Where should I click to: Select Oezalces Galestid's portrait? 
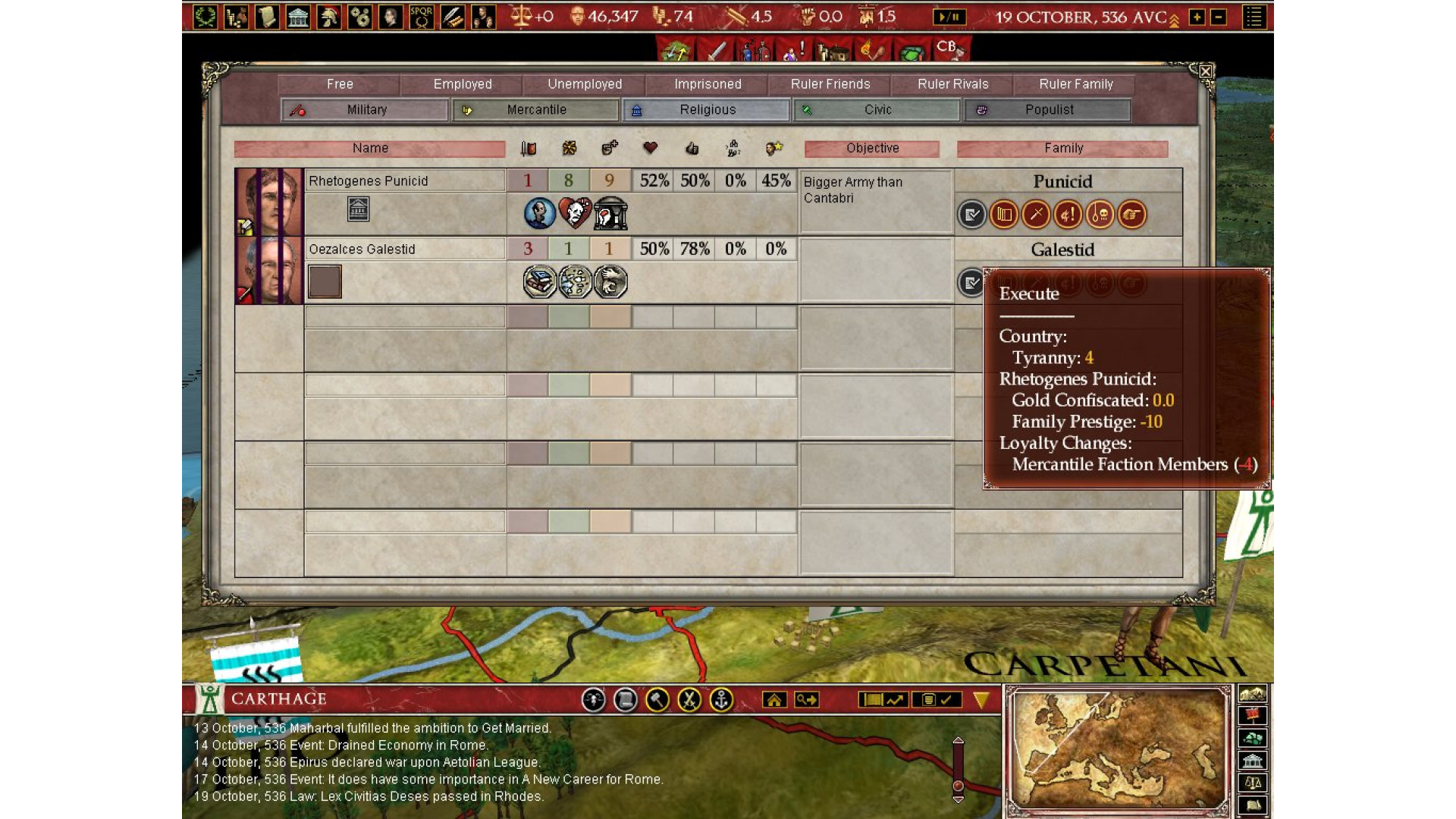tap(269, 270)
